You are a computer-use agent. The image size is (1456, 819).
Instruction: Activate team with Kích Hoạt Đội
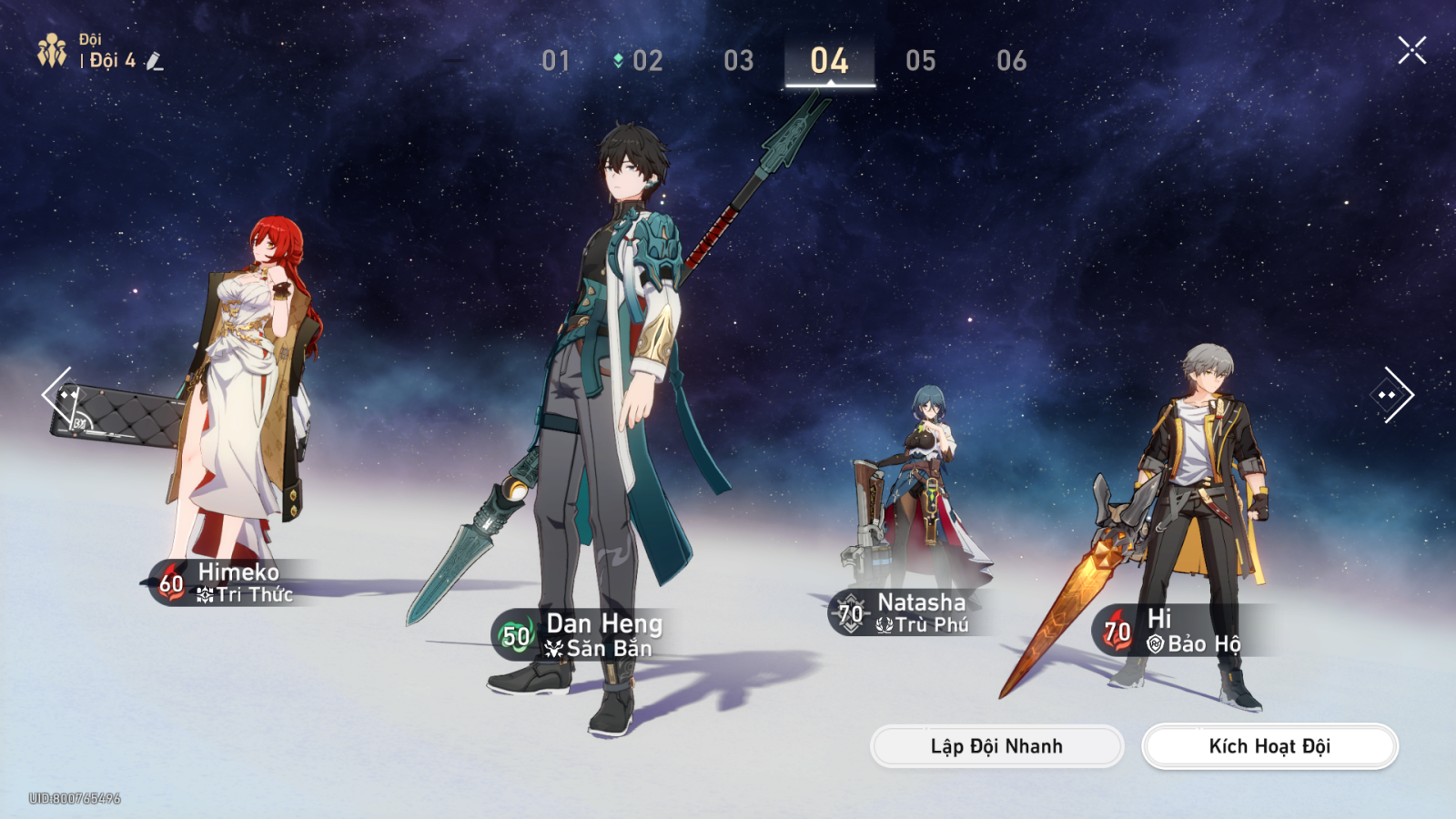[x=1269, y=746]
